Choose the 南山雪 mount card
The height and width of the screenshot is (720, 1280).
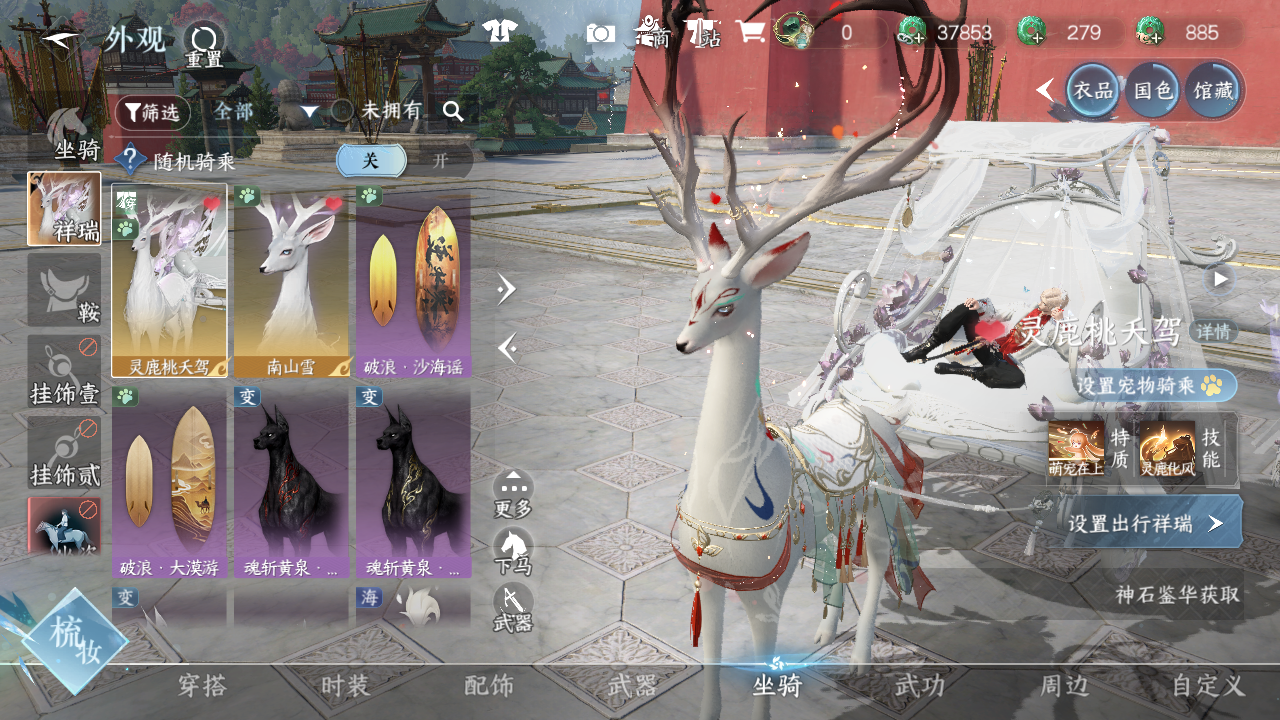click(x=291, y=280)
